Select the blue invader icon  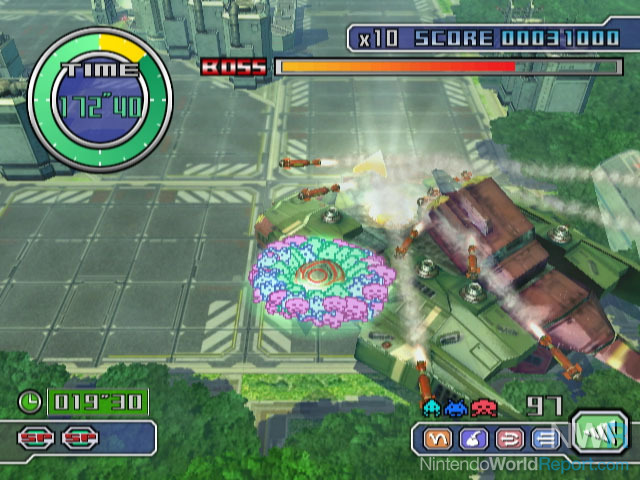pos(457,408)
